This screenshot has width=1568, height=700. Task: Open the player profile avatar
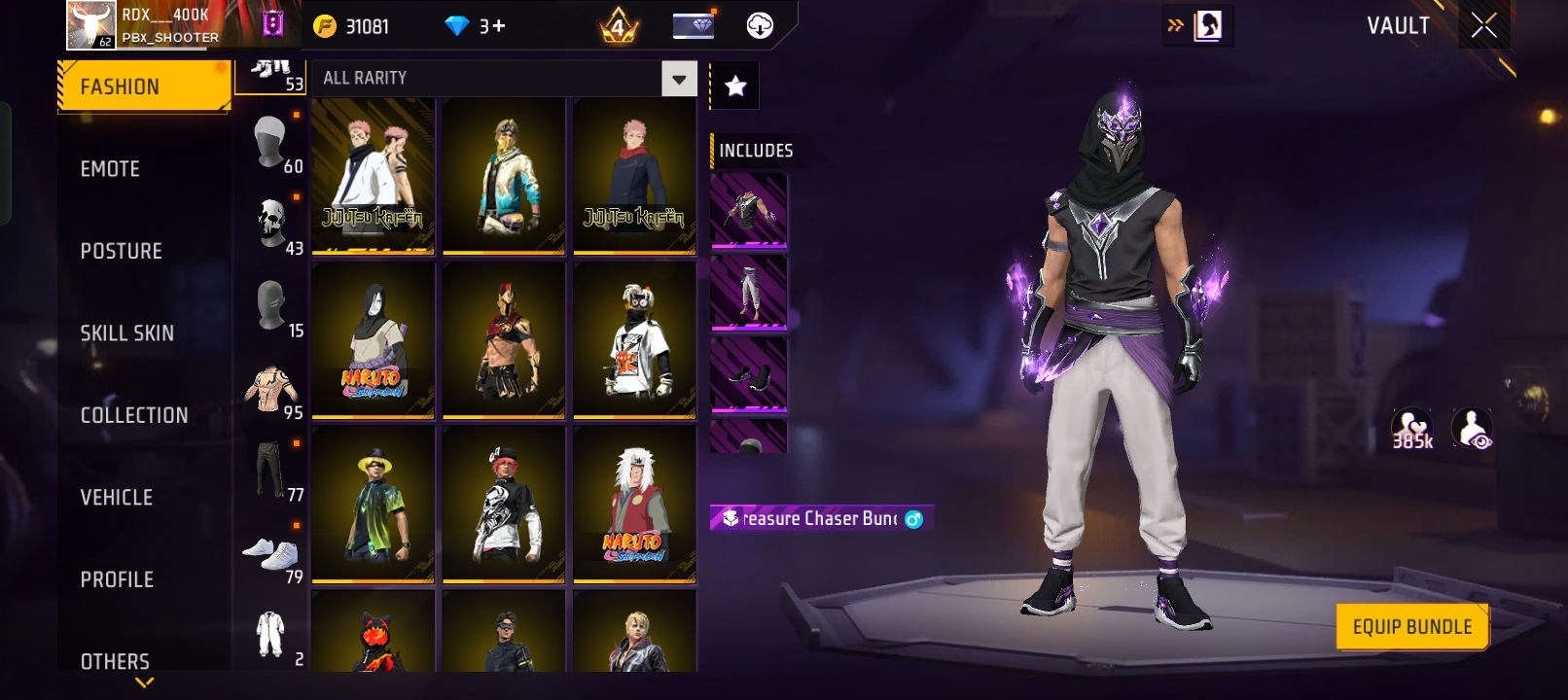click(90, 25)
